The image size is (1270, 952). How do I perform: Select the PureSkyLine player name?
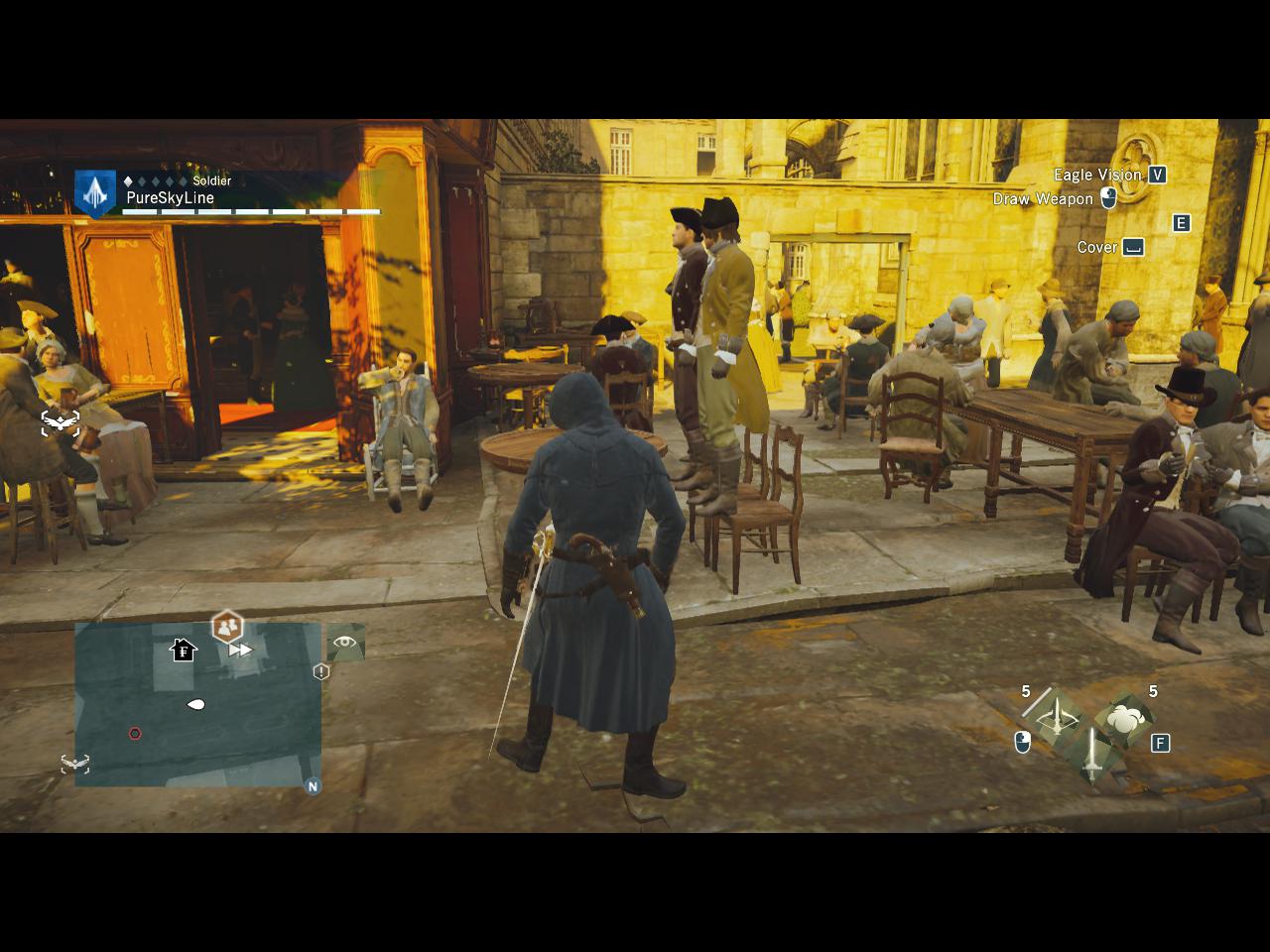tap(170, 197)
